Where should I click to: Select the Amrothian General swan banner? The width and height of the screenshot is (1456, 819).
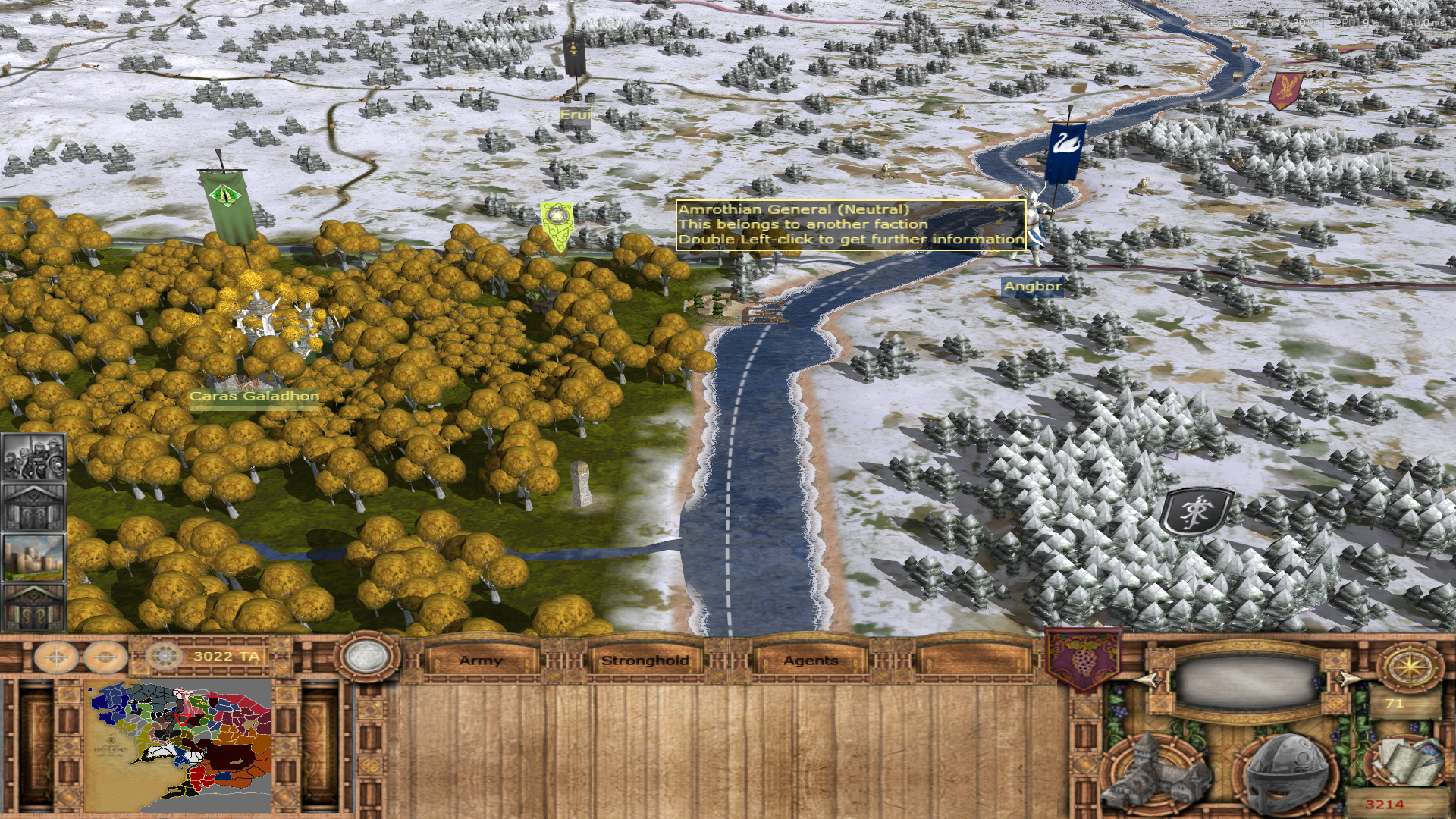coord(1065,154)
